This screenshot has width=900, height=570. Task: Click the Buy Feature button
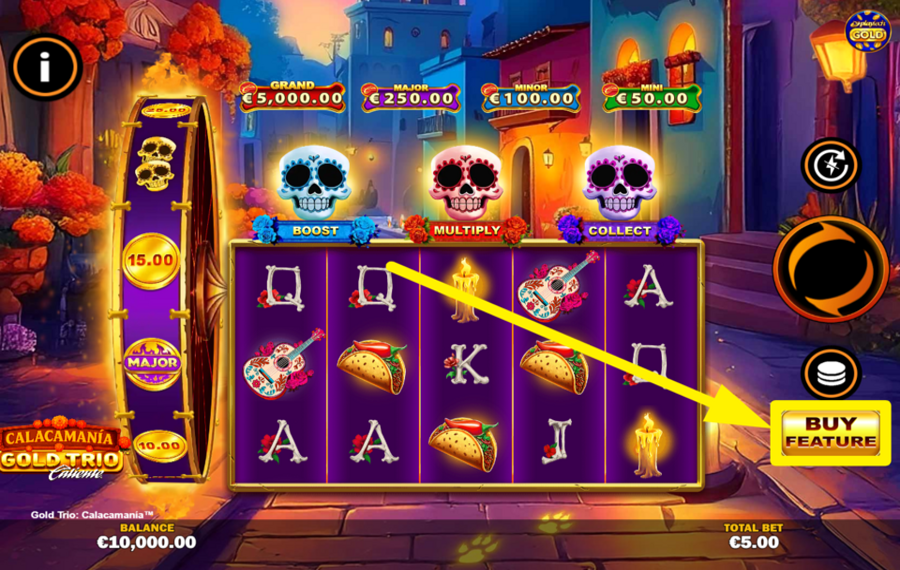click(x=830, y=432)
